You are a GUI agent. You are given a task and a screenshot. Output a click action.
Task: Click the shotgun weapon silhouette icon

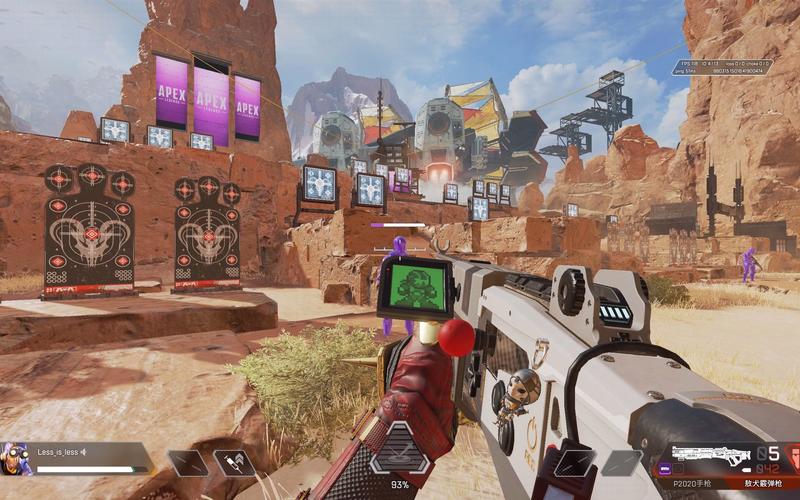pyautogui.click(x=711, y=457)
